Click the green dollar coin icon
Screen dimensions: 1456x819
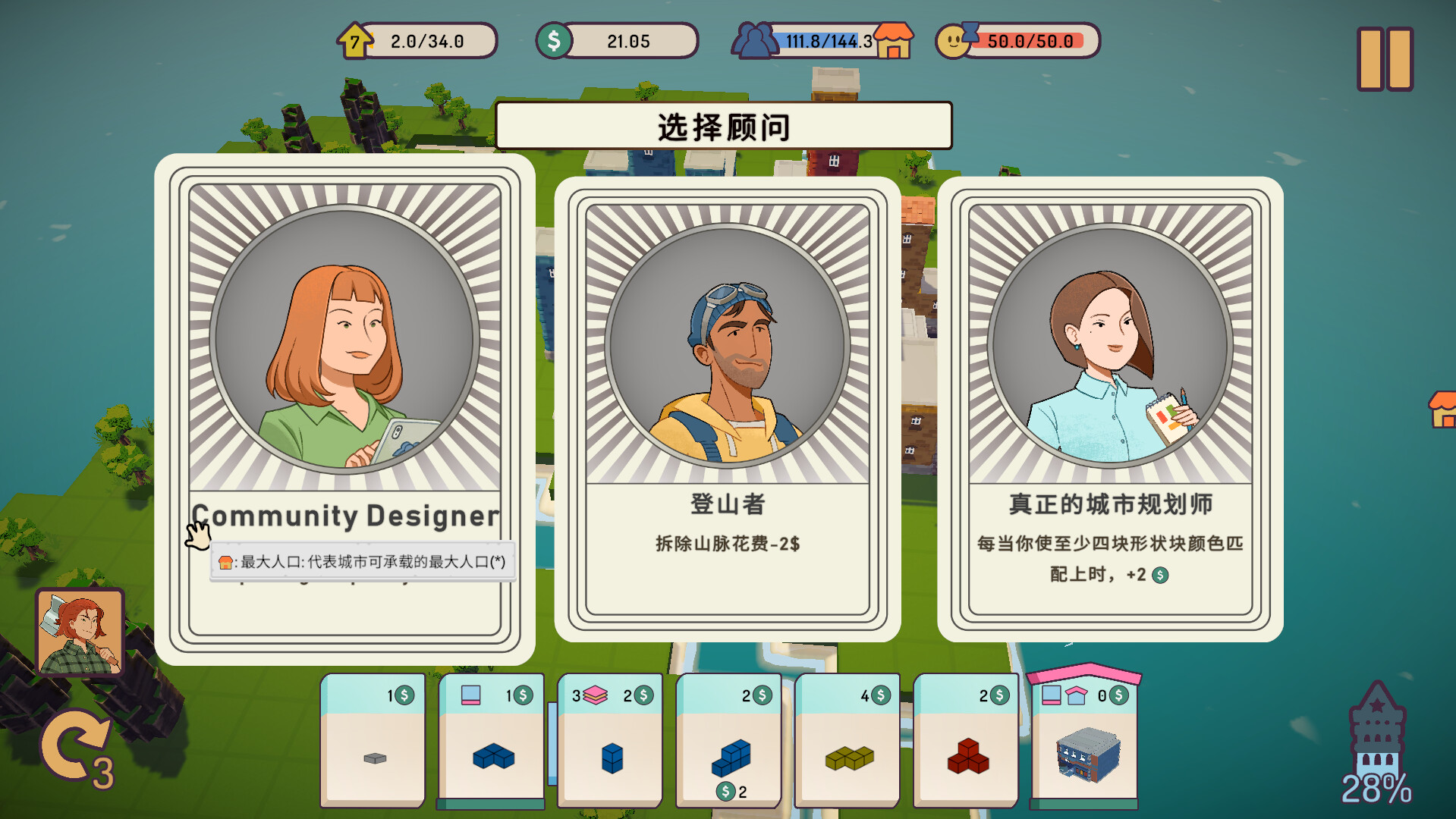(556, 41)
